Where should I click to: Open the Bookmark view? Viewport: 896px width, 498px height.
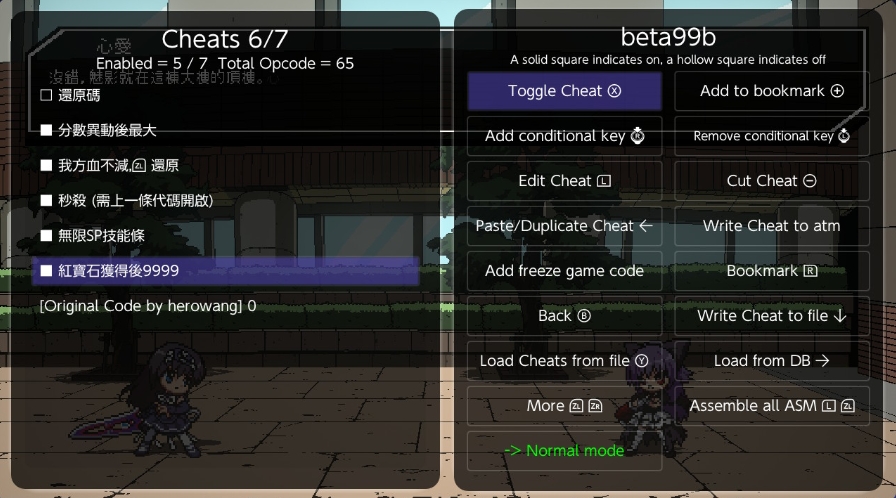tap(771, 271)
